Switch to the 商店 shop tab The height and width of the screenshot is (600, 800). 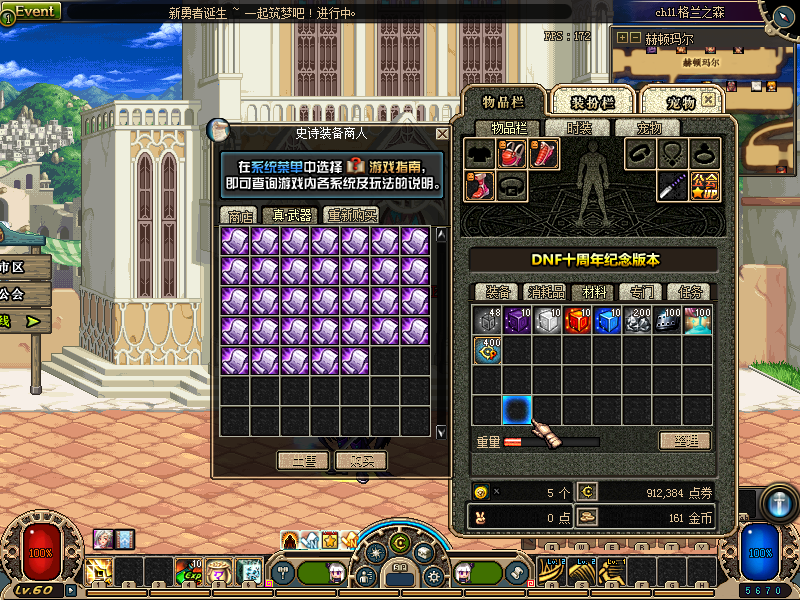(x=240, y=215)
